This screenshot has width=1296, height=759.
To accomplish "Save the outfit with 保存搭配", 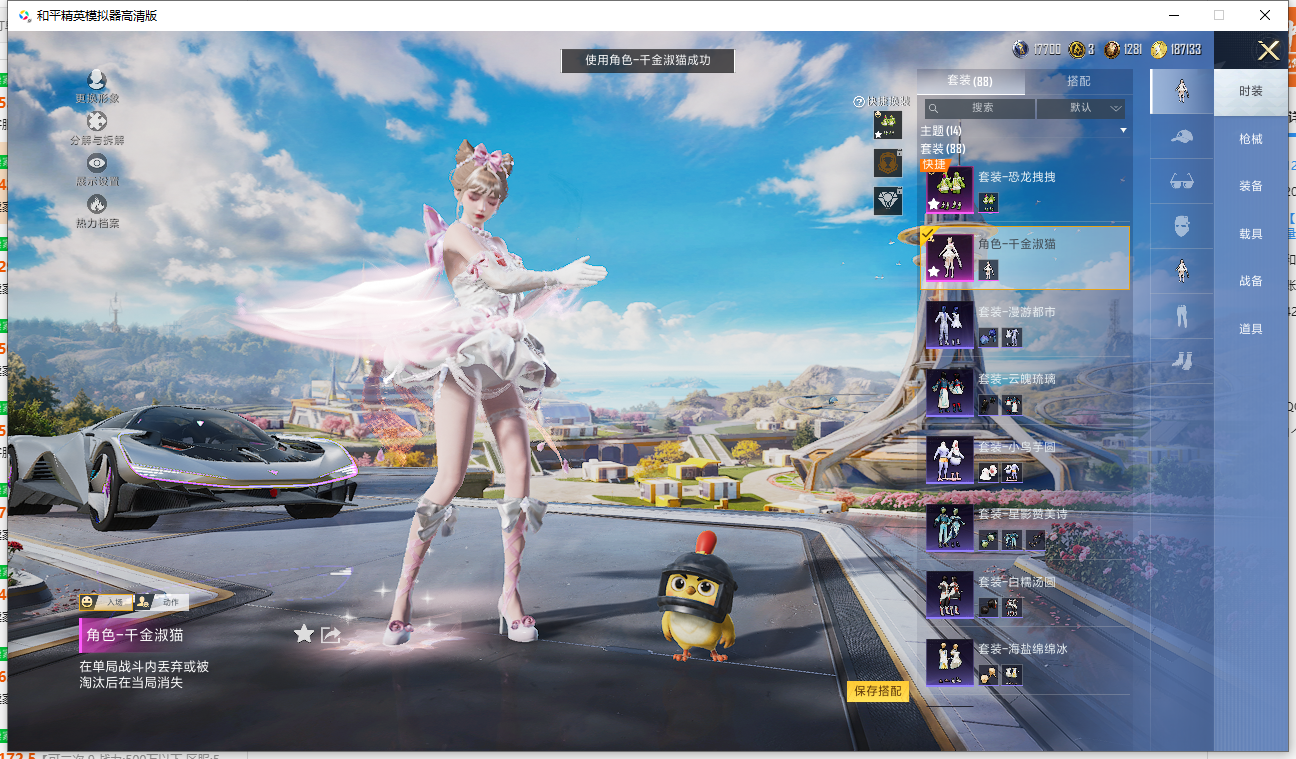I will 878,691.
